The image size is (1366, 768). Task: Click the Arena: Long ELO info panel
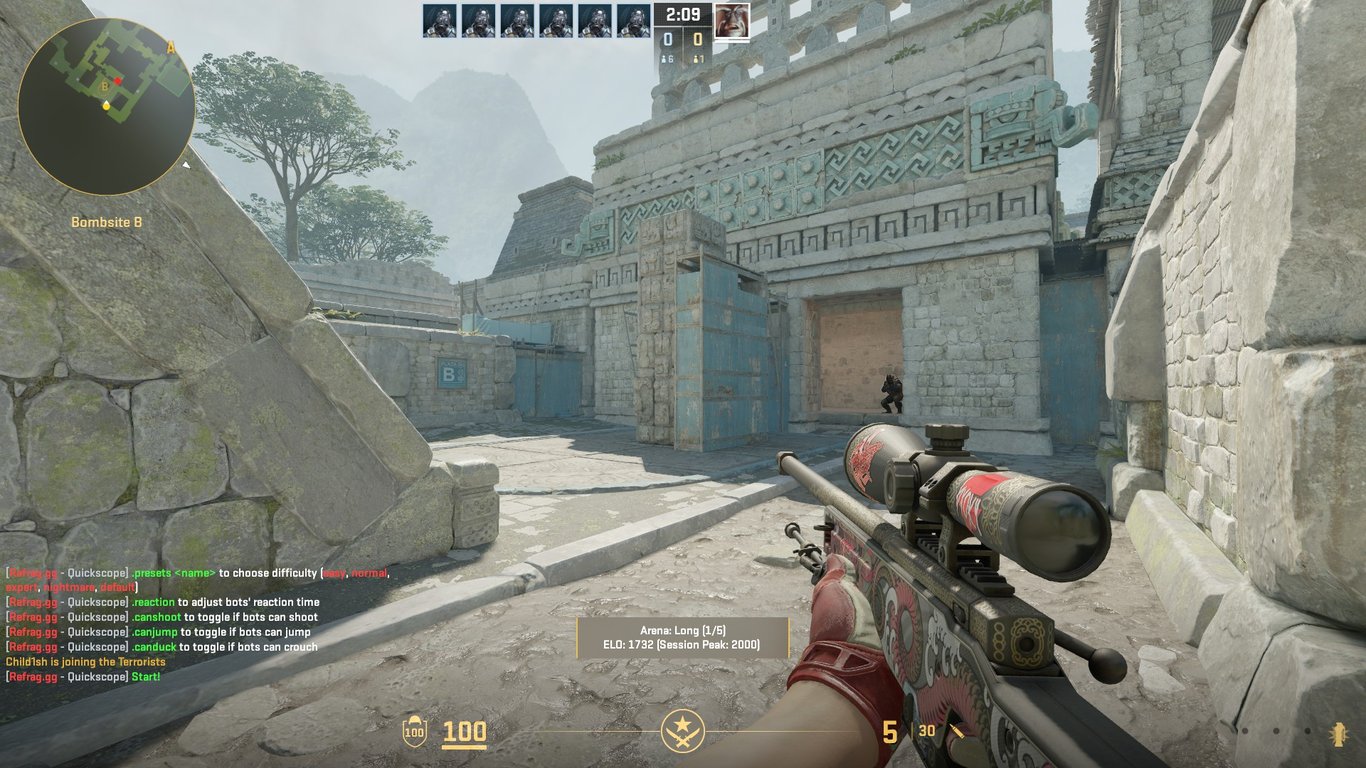pyautogui.click(x=683, y=638)
